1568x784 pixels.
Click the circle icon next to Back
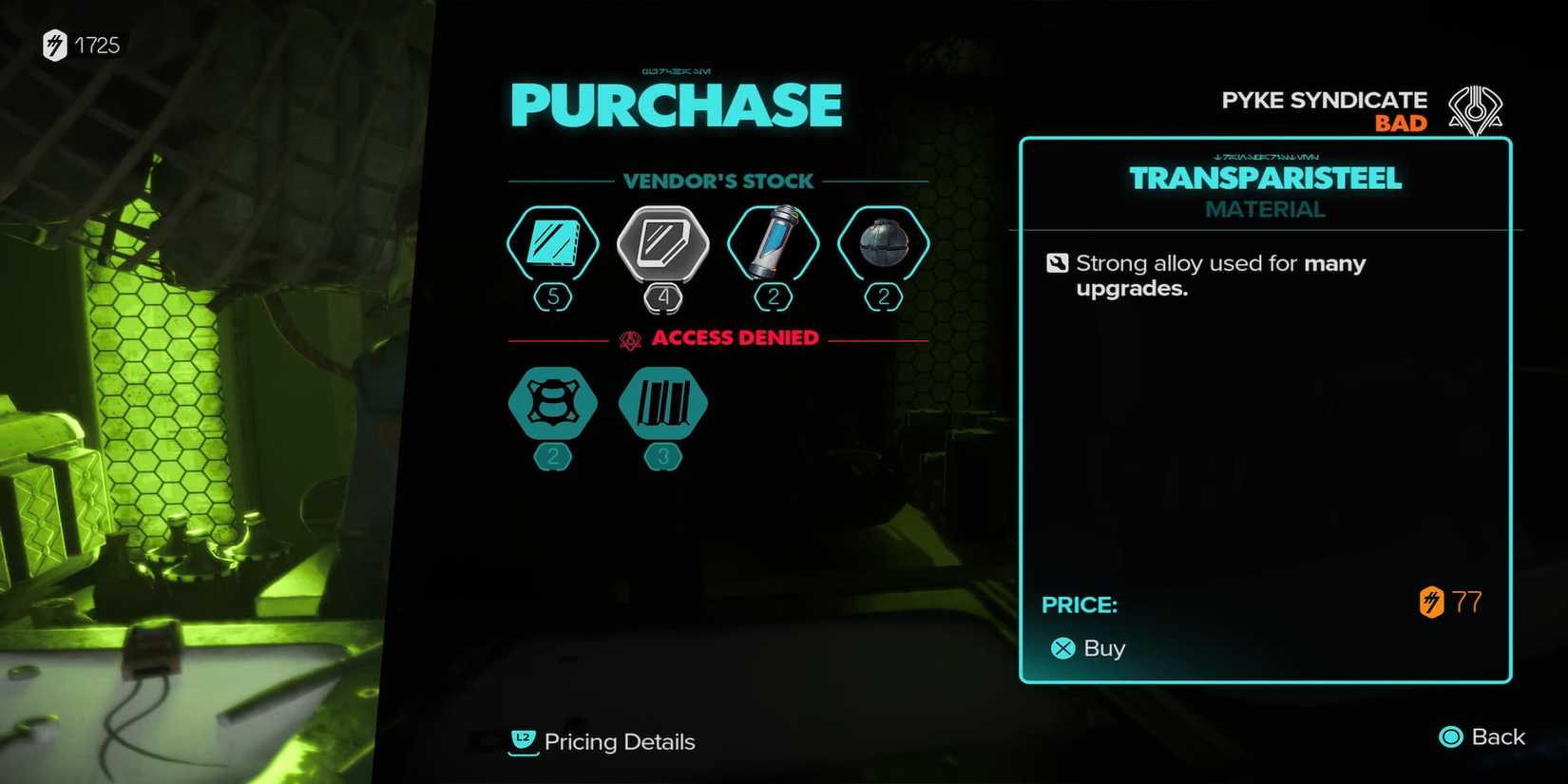pyautogui.click(x=1449, y=736)
